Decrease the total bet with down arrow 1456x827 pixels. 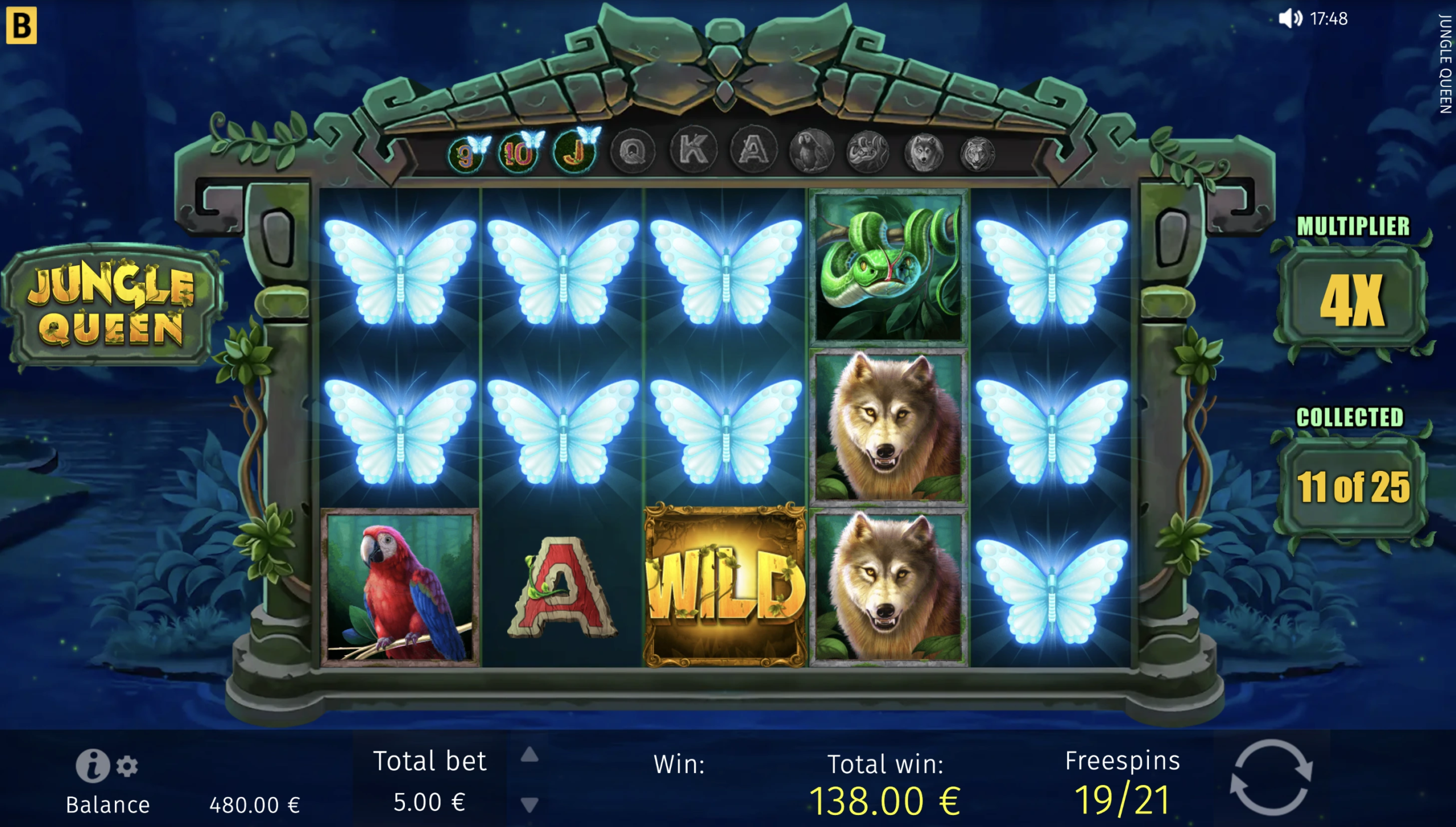click(530, 804)
